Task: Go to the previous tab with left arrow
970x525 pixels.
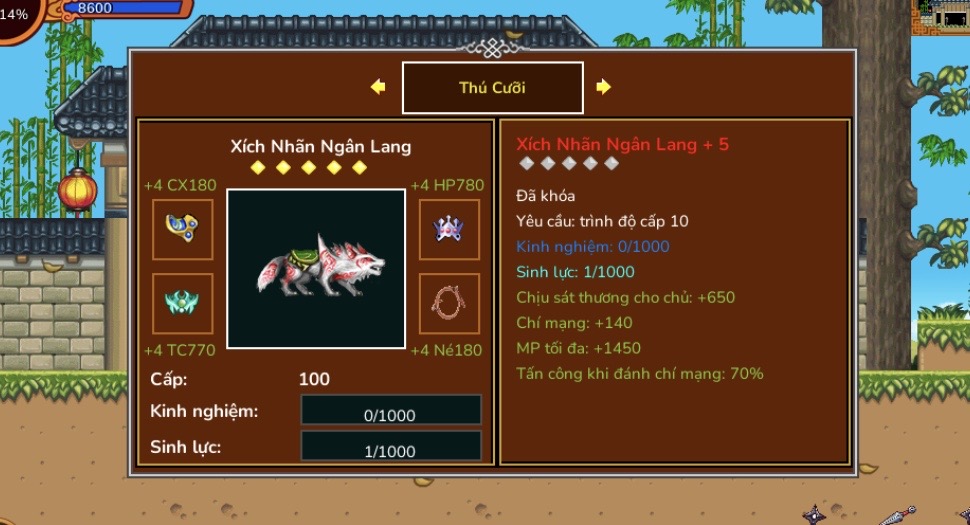Action: (378, 87)
